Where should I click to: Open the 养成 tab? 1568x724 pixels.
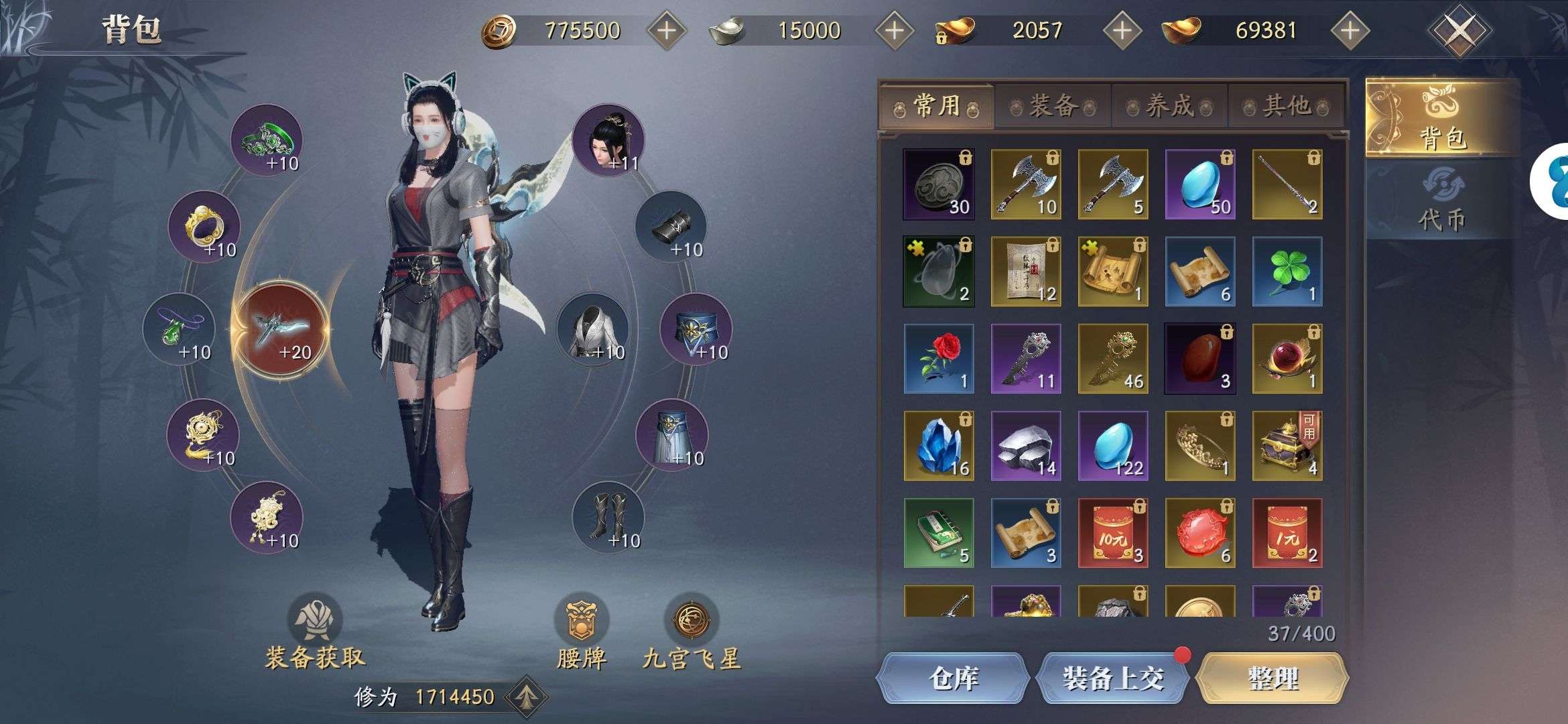(1169, 106)
